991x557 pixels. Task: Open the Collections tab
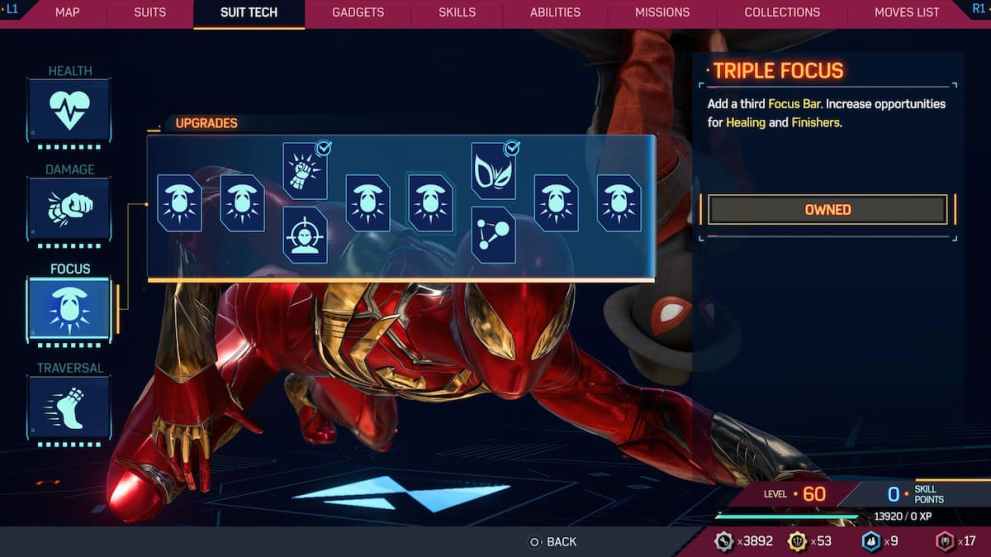[x=782, y=13]
